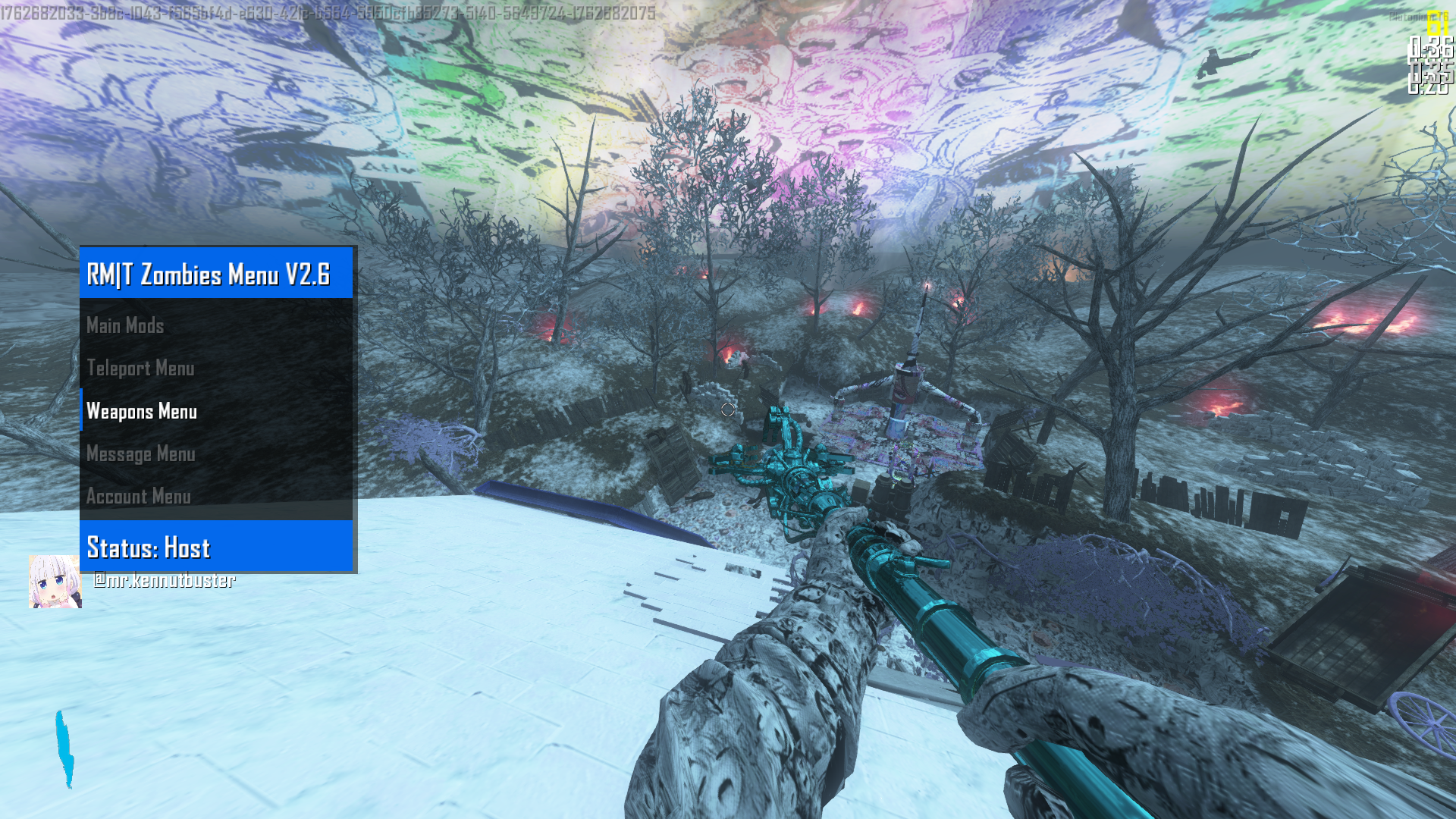Click the anime girl avatar thumbnail
The height and width of the screenshot is (819, 1456).
click(55, 582)
